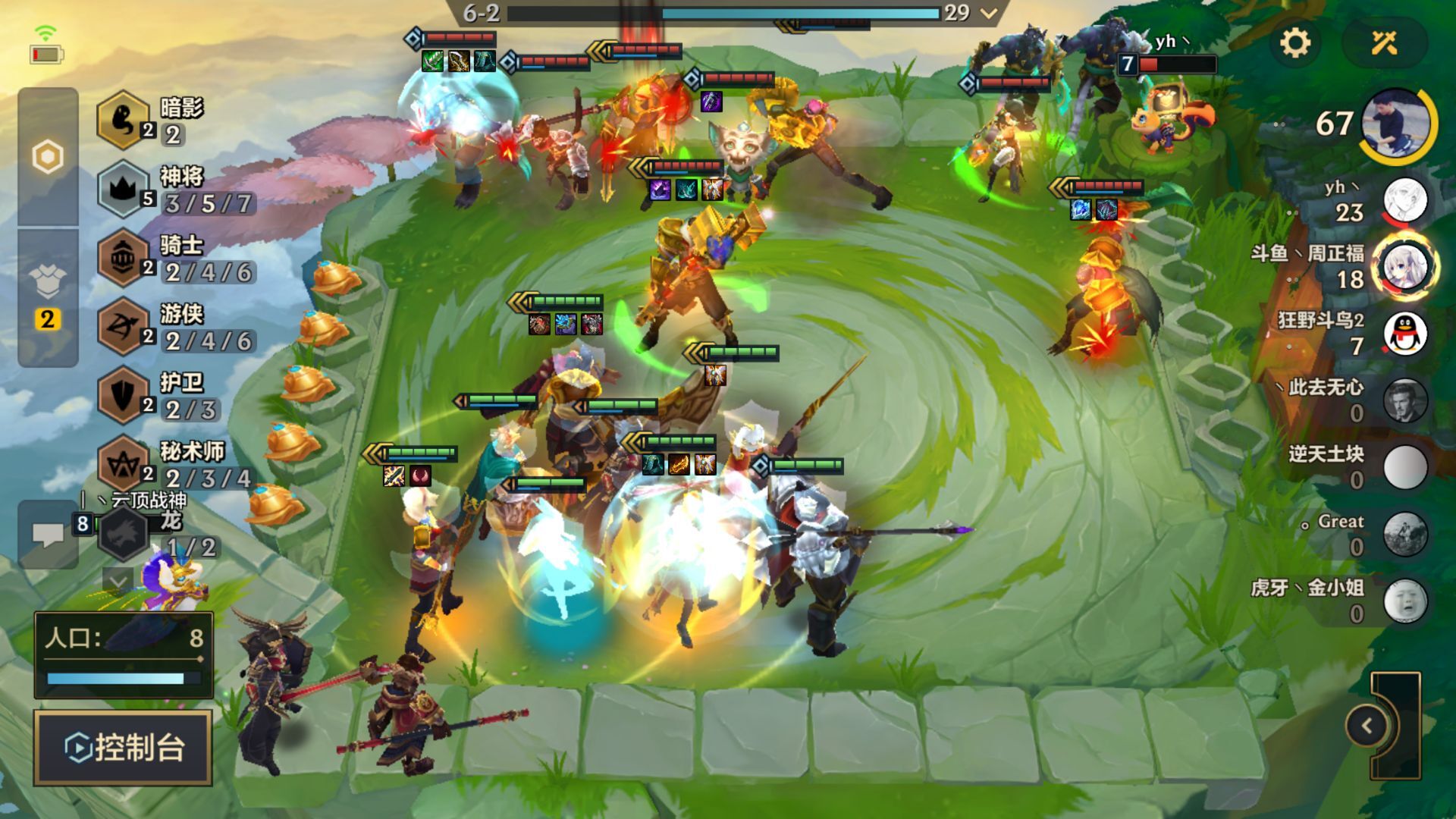This screenshot has height=819, width=1456.
Task: Select the hexagon tab on left sidebar
Action: click(48, 158)
